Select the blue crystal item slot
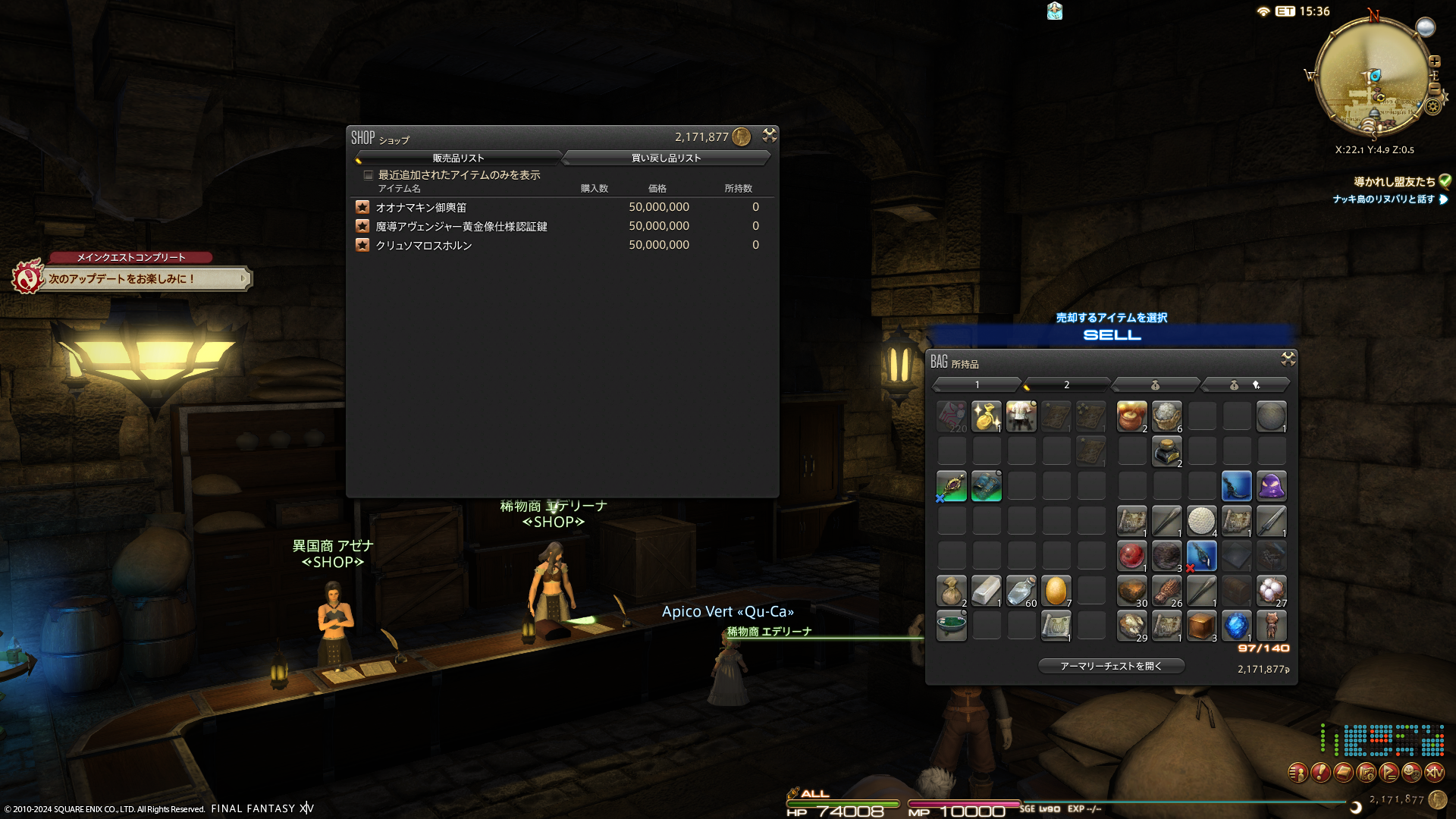Screen dimensions: 1456x819 coord(1236,626)
